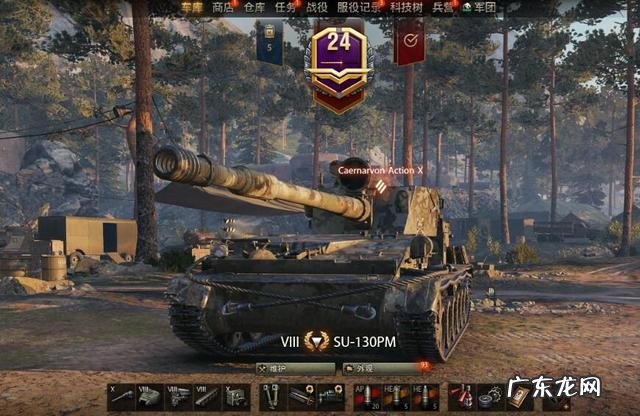The width and height of the screenshot is (640, 416).
Task: Open the blue banner showing 5
Action: (269, 42)
